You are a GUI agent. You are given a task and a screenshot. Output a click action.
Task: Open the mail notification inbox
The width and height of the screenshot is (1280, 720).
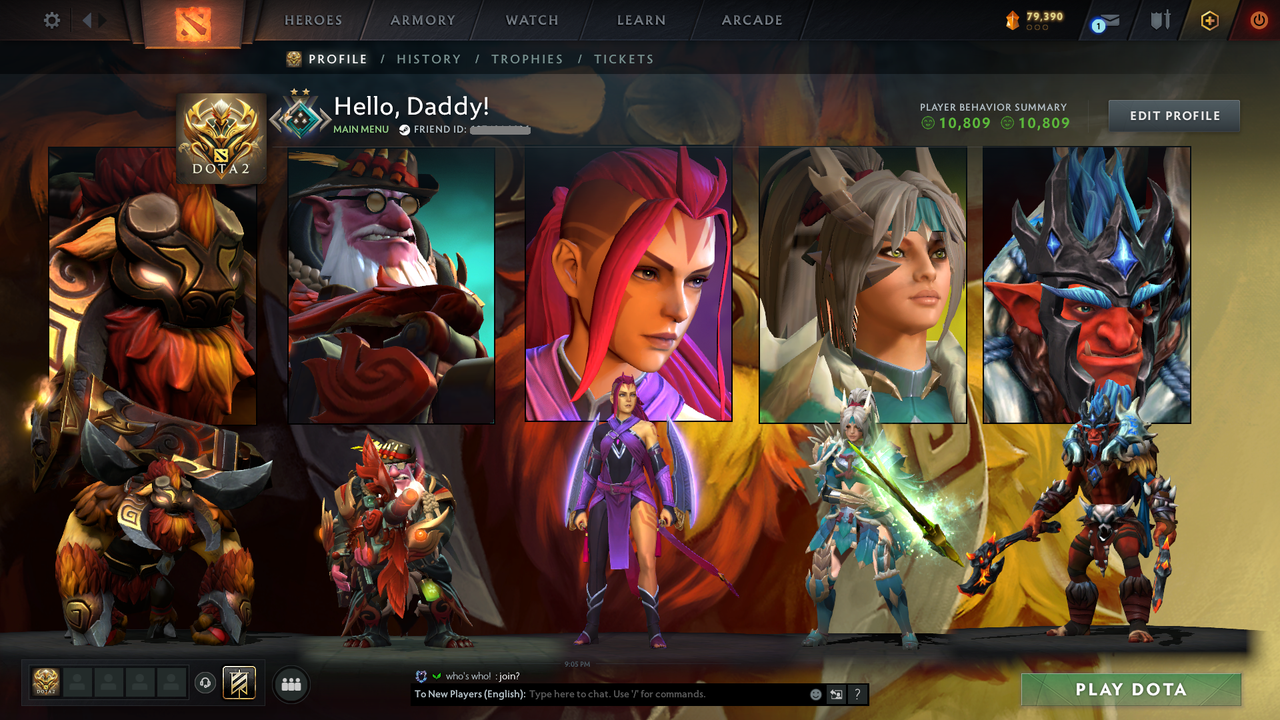pyautogui.click(x=1103, y=19)
